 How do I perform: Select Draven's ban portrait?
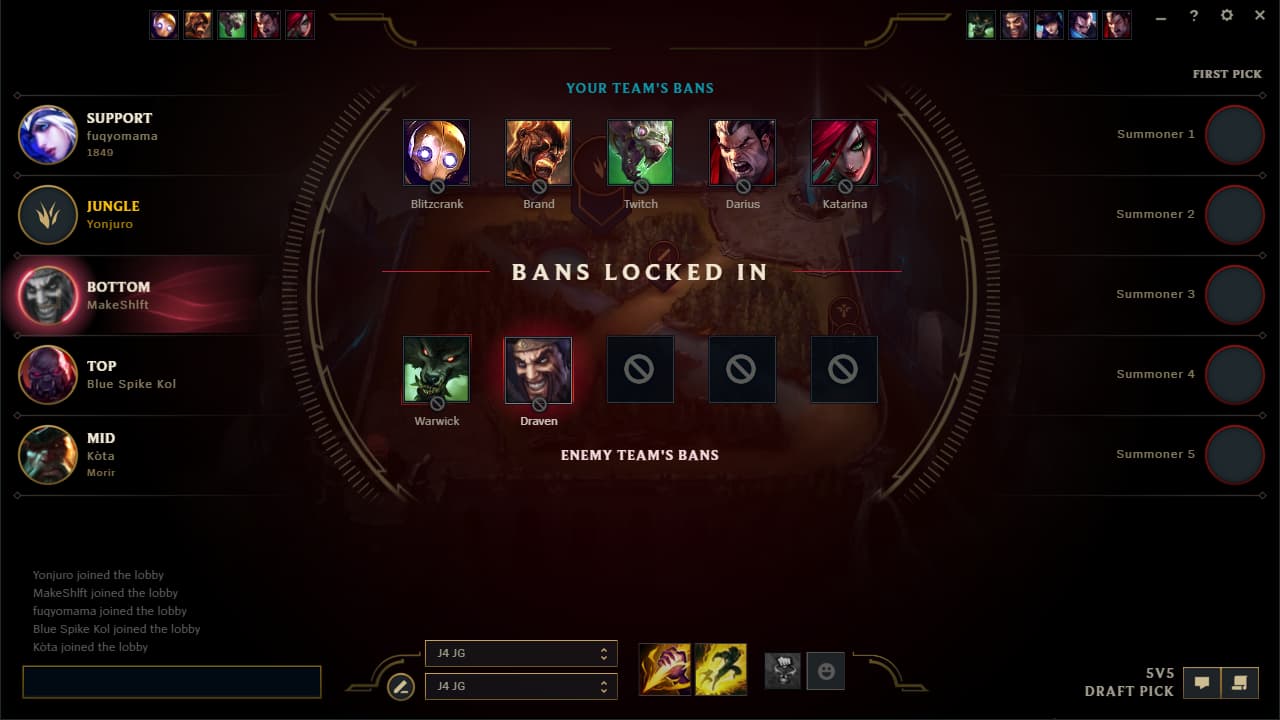point(538,369)
